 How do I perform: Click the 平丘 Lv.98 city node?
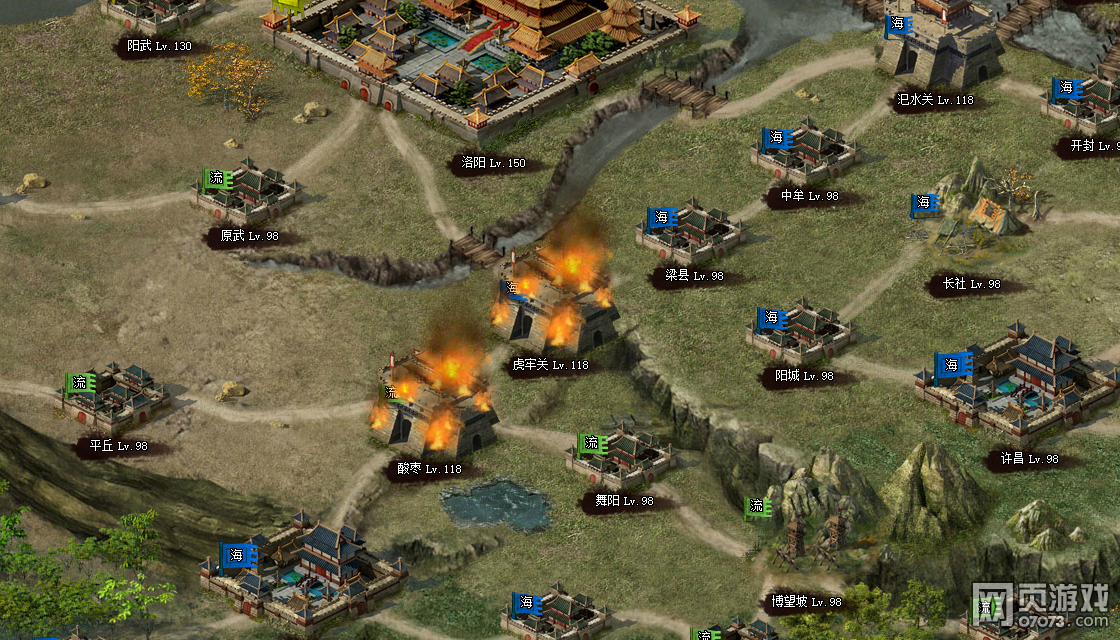click(x=117, y=400)
